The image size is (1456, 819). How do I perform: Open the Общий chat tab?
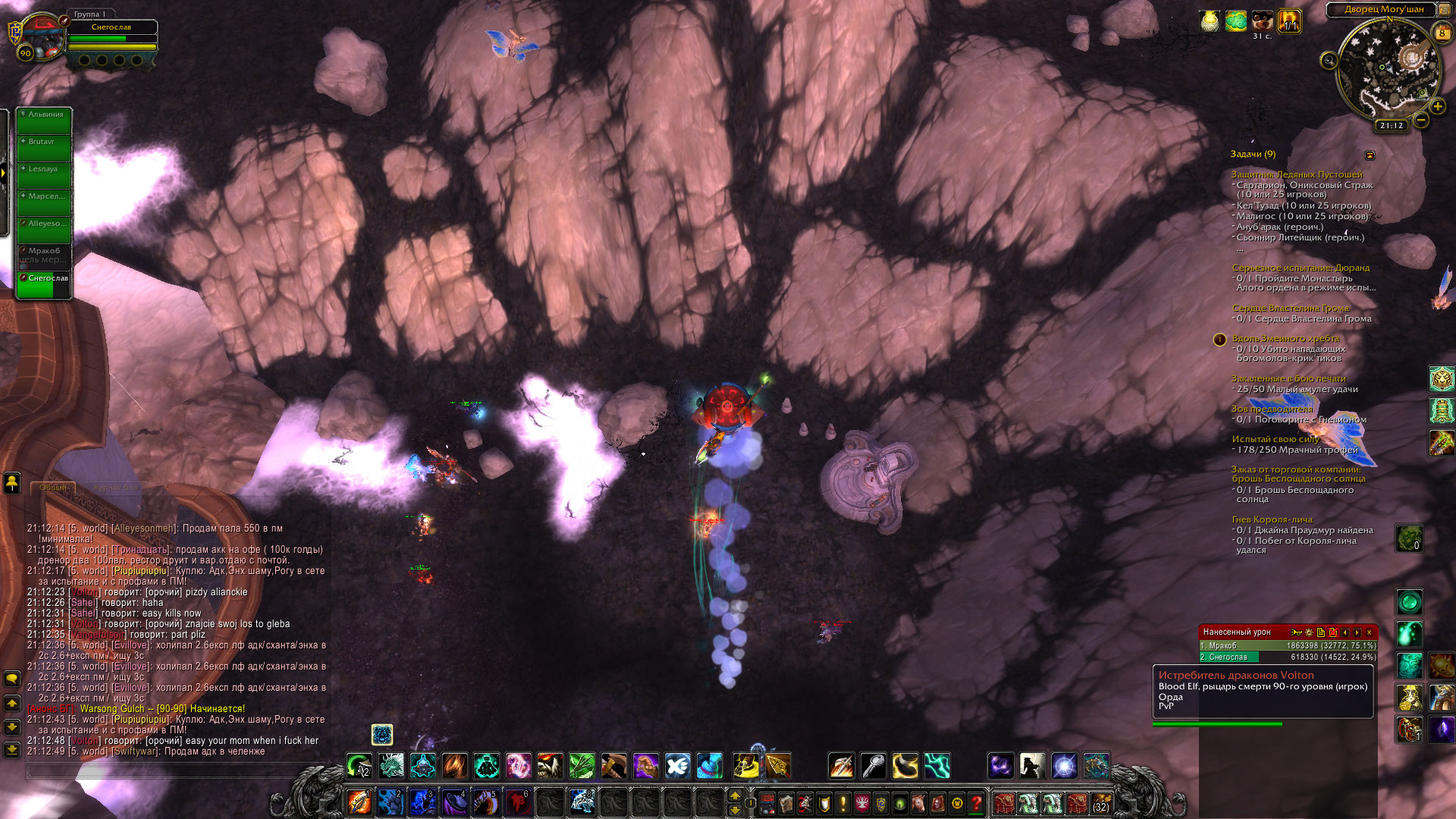[x=53, y=488]
